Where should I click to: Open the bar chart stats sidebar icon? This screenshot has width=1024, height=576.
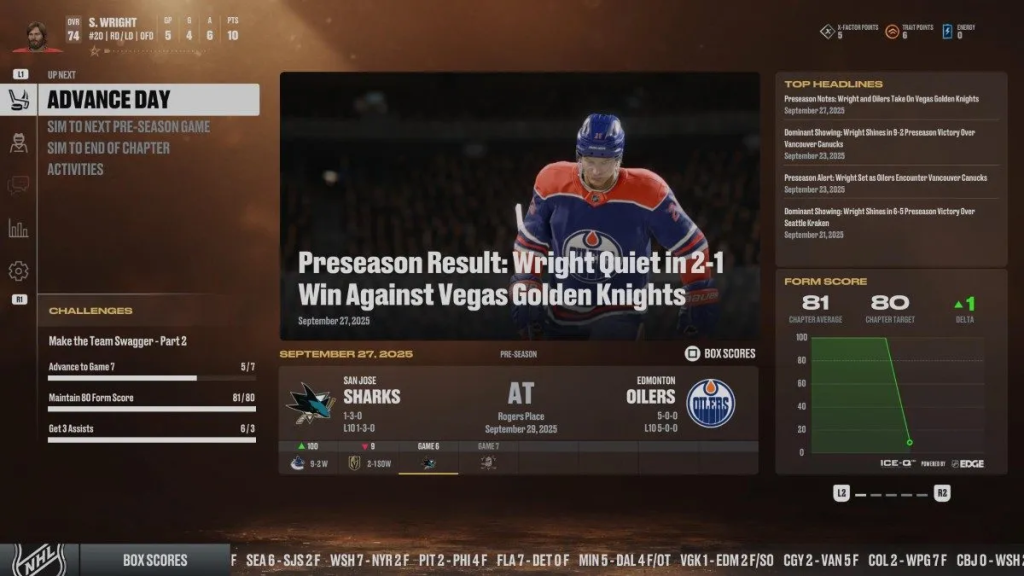pos(18,229)
